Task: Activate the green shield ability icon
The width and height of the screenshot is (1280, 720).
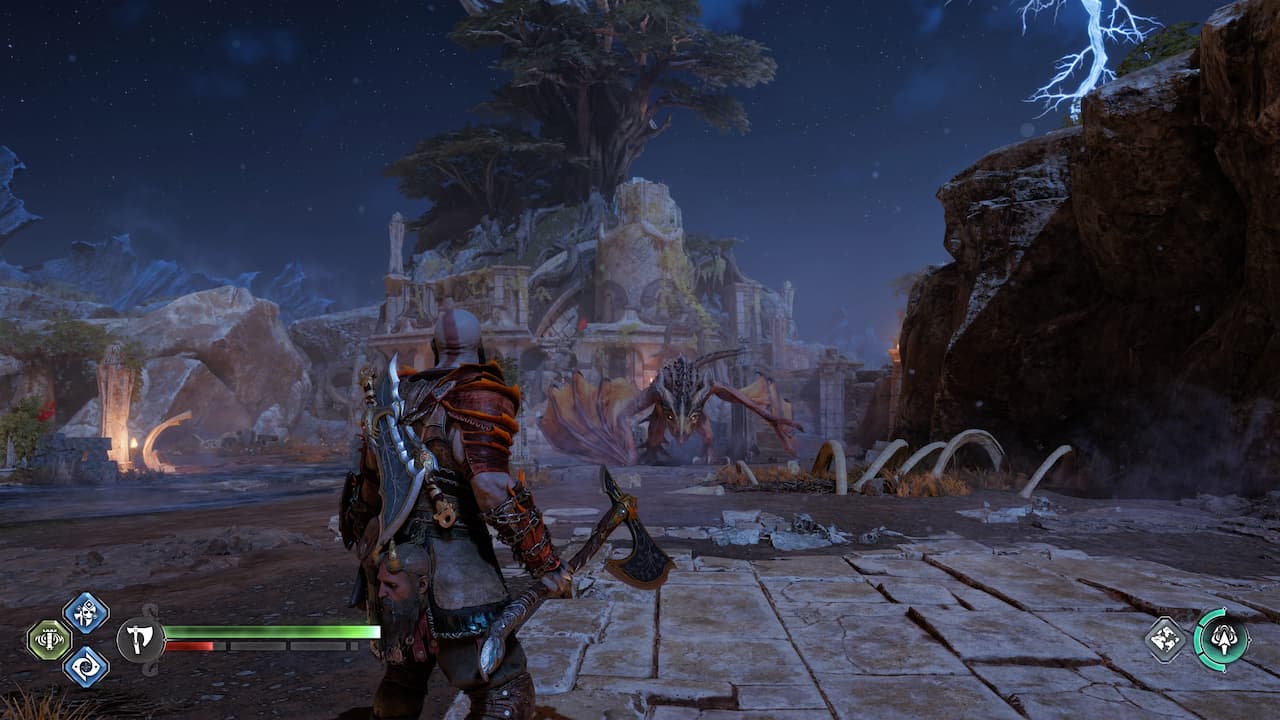Action: click(48, 640)
